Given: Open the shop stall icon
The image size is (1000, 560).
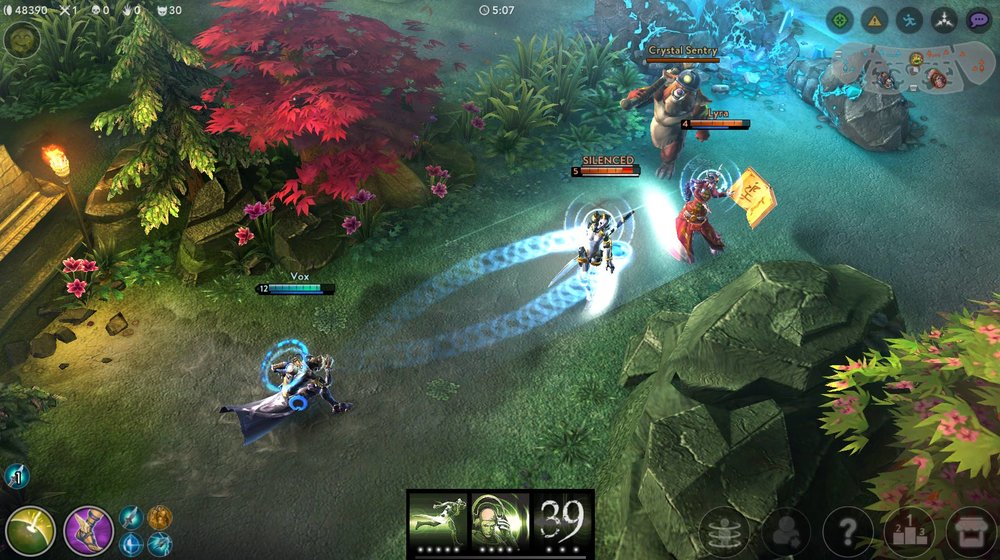Looking at the screenshot, I should tap(971, 532).
